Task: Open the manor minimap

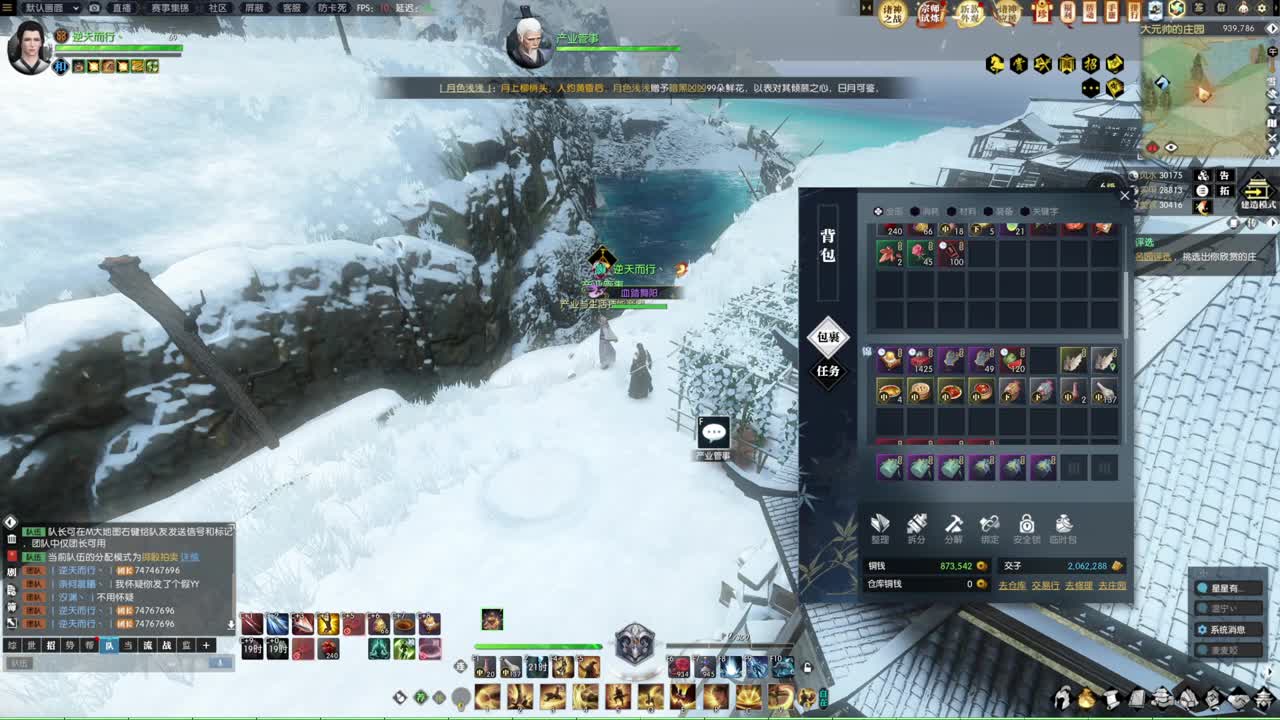Action: pos(1204,88)
